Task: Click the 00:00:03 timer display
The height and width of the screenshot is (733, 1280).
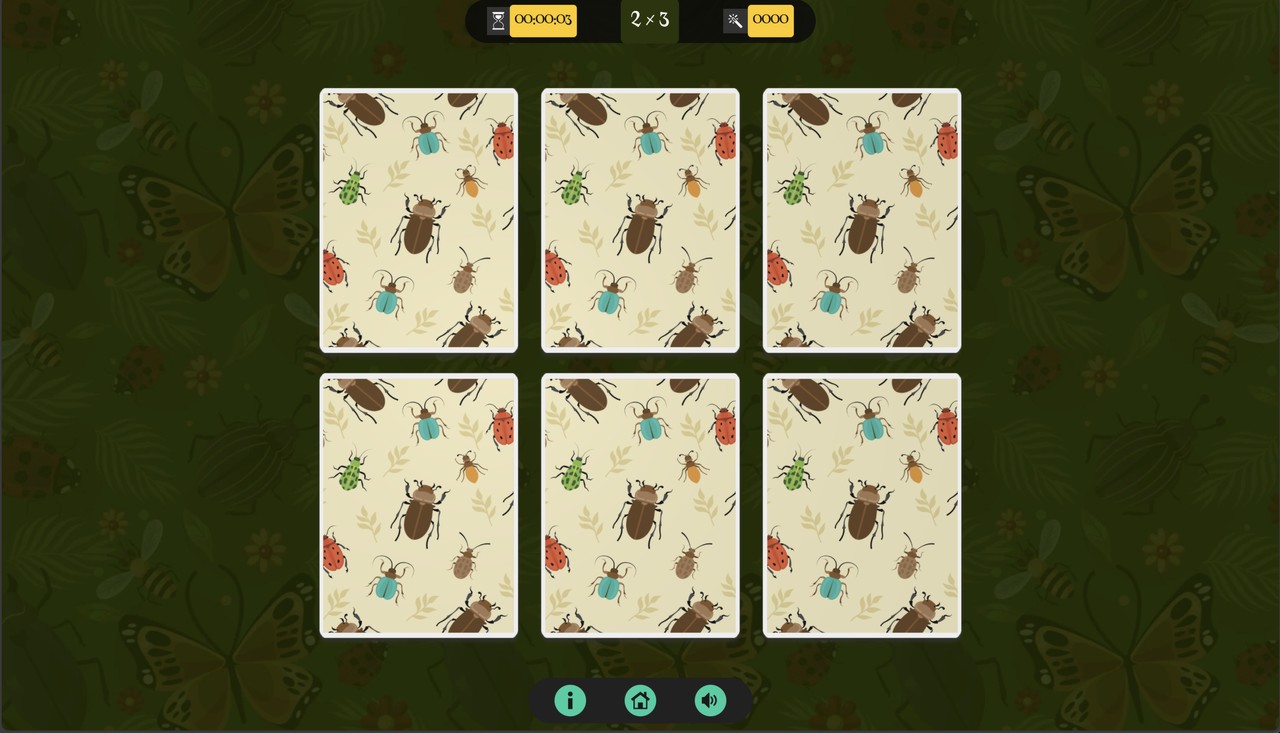Action: pos(544,20)
